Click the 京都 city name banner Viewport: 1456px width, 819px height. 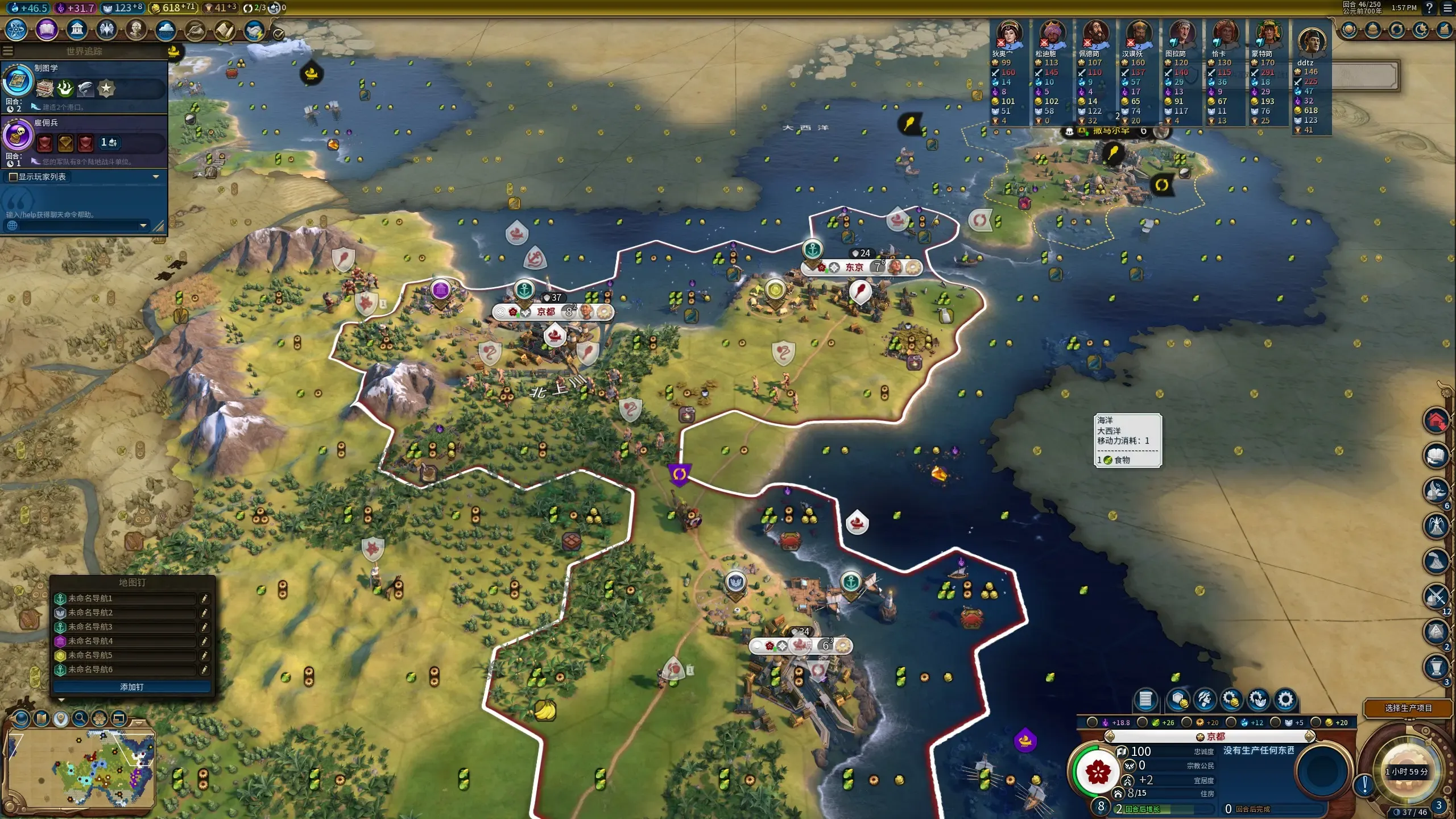546,312
